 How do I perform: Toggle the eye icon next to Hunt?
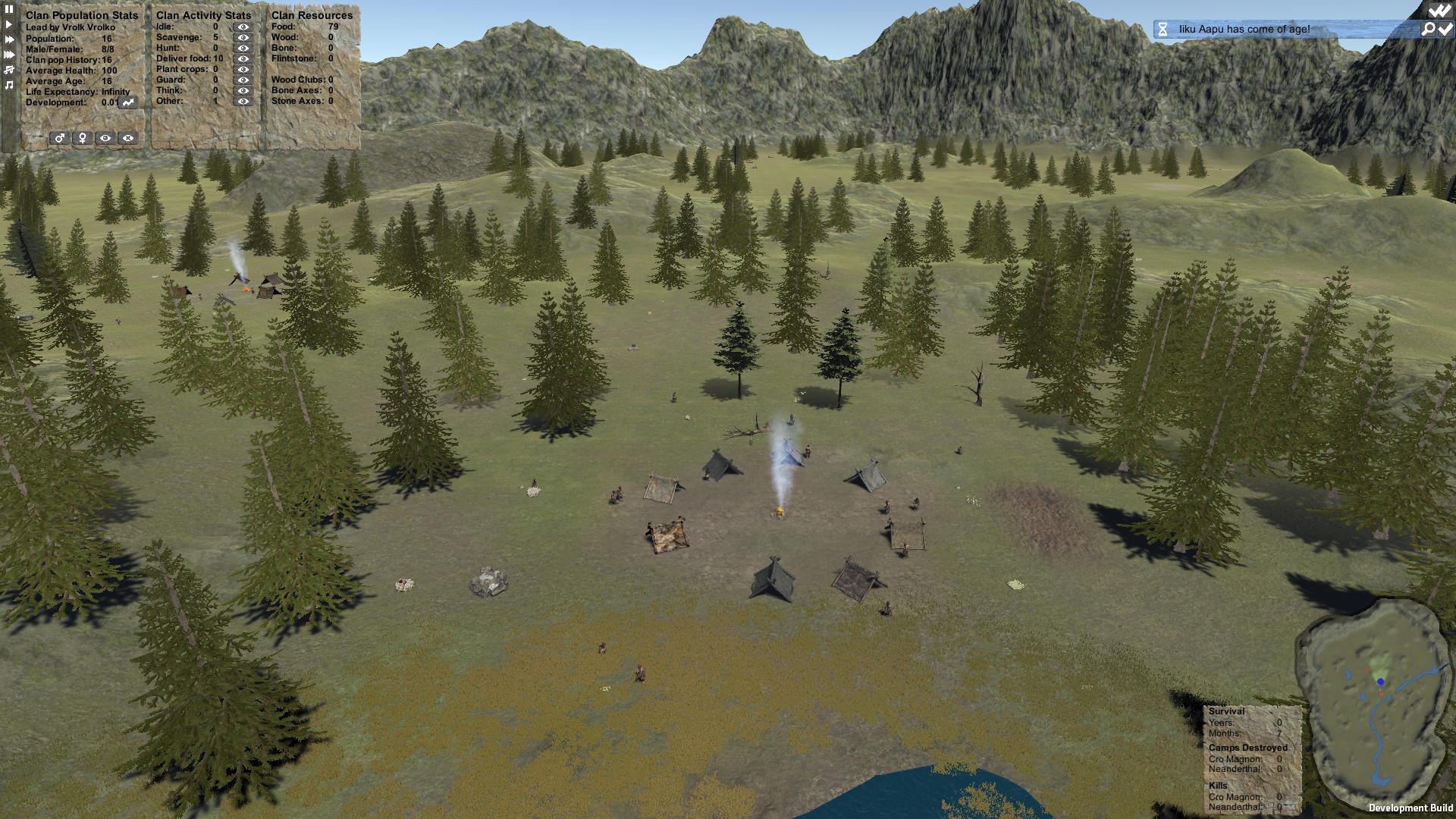(x=243, y=48)
